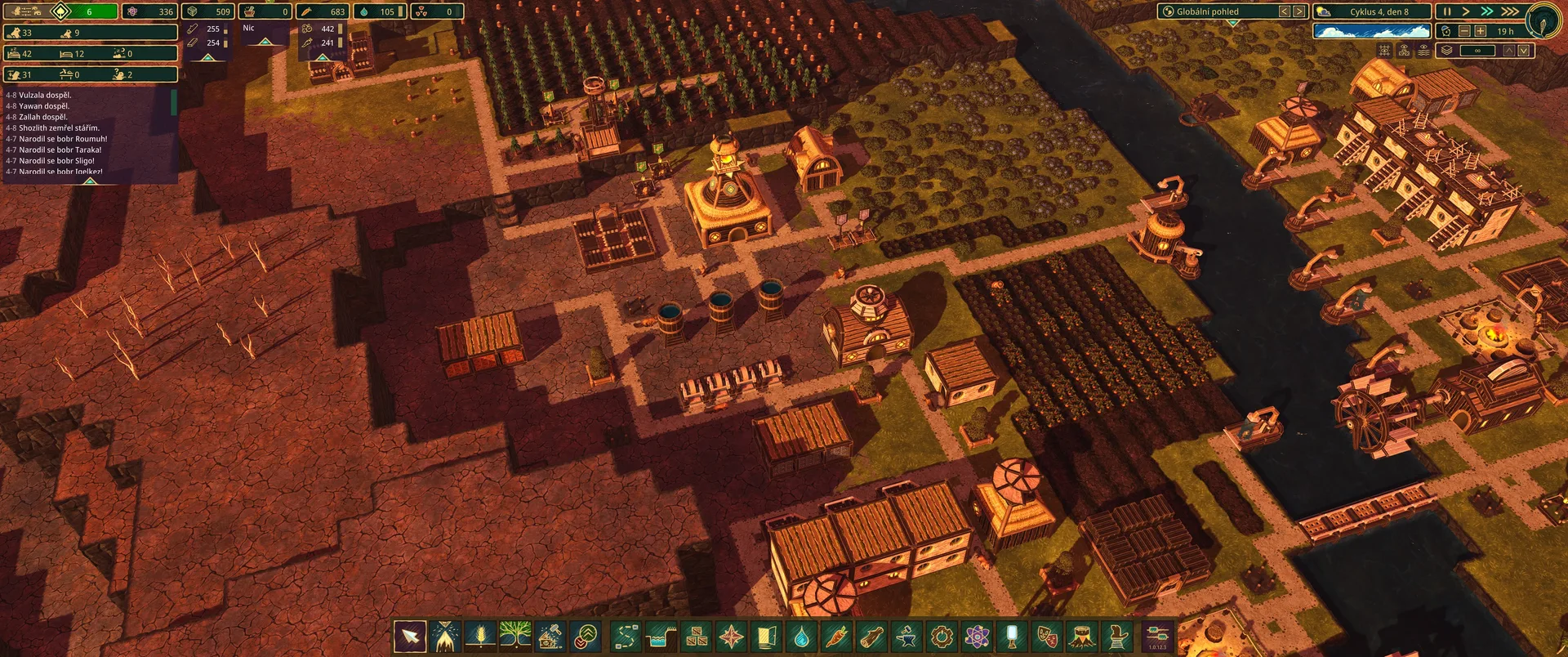This screenshot has width=1568, height=657.
Task: Toggle the grid overlay visibility
Action: [x=1384, y=51]
